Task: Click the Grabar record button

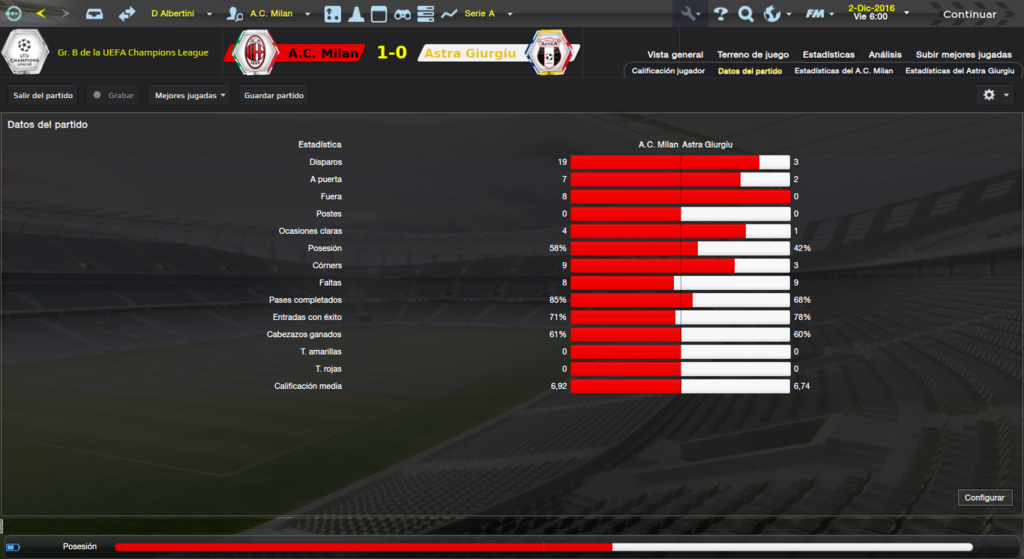Action: (112, 95)
